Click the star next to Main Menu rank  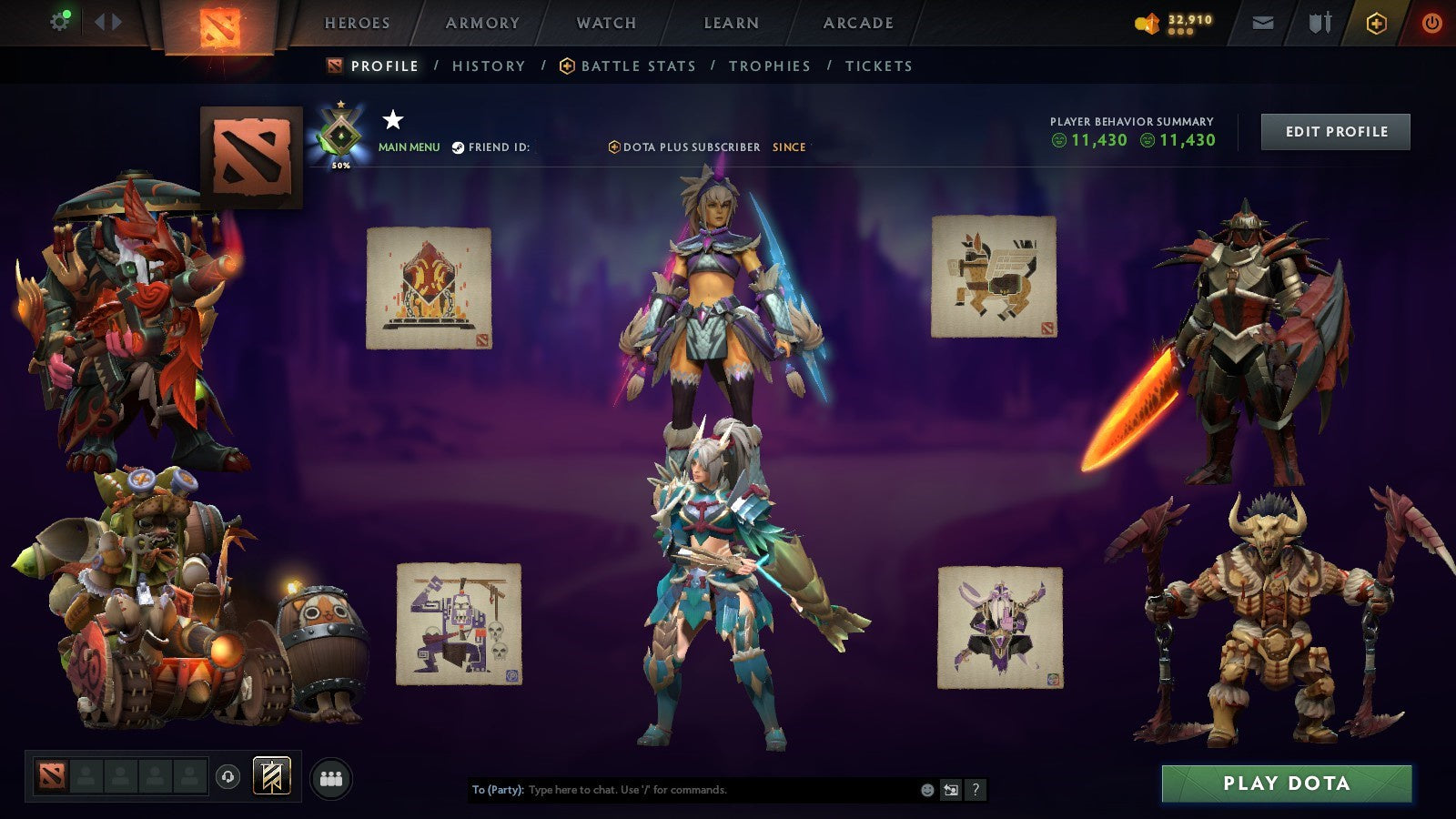392,119
